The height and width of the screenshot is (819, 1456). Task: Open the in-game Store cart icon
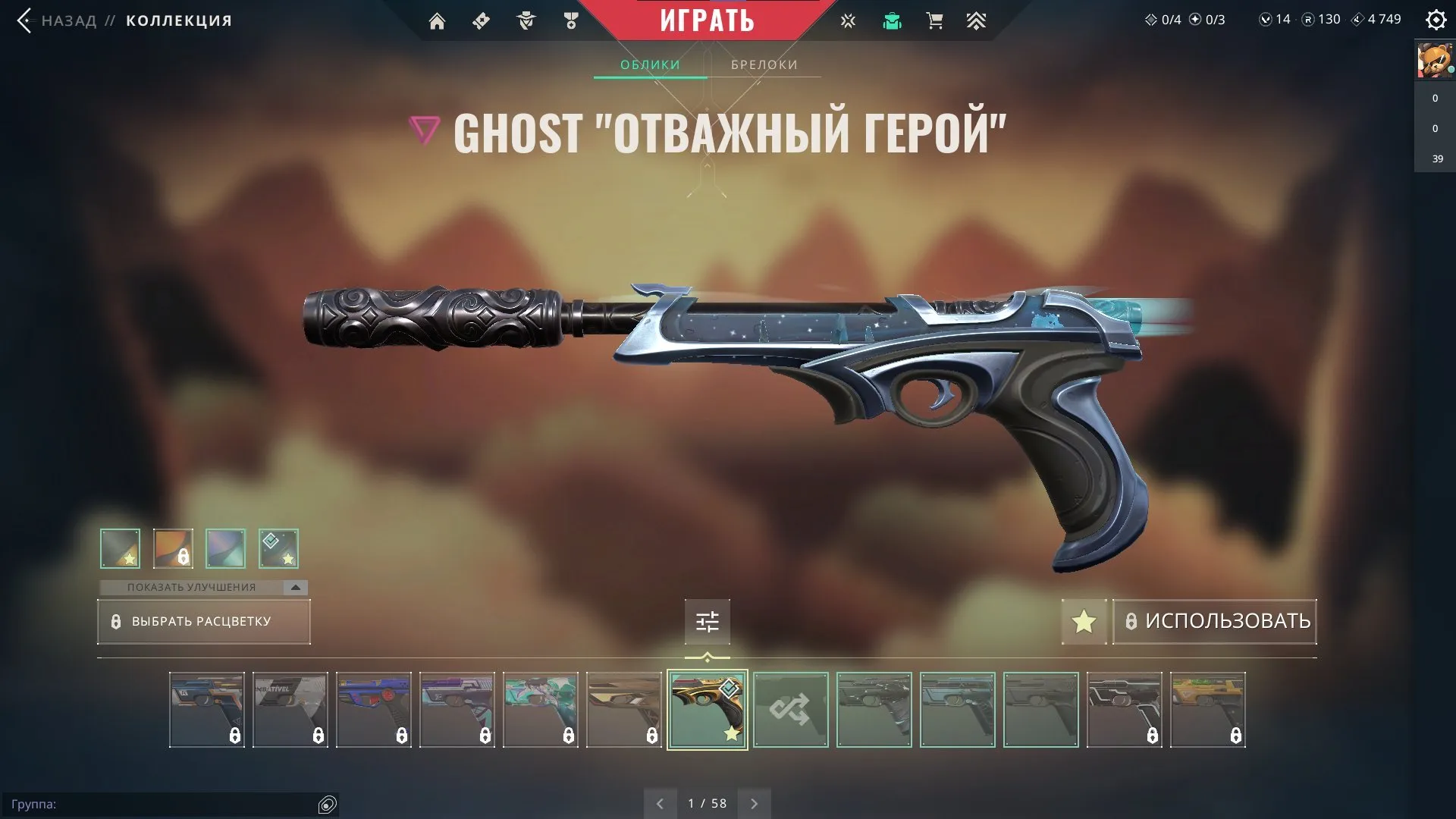point(934,20)
